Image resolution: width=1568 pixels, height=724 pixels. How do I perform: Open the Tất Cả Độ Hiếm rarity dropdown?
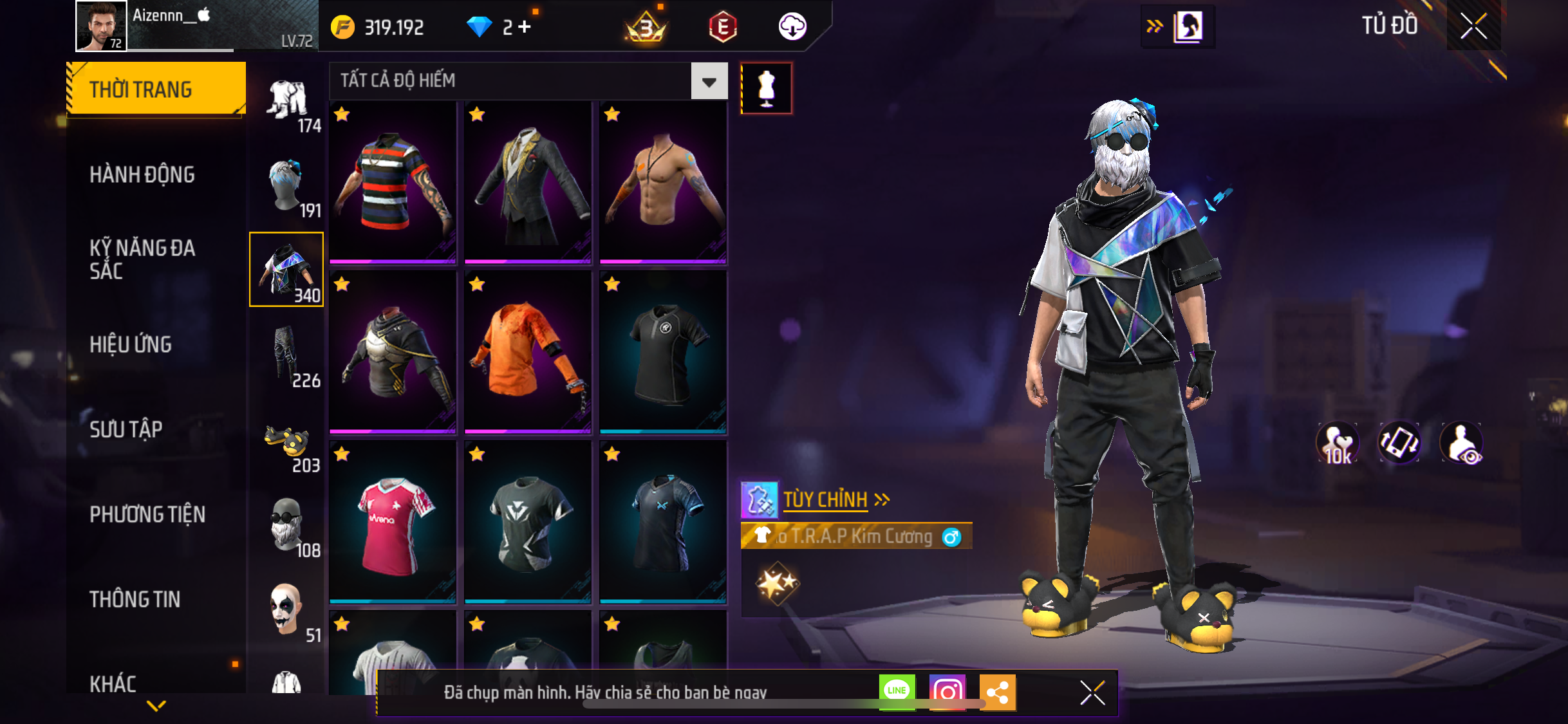709,82
